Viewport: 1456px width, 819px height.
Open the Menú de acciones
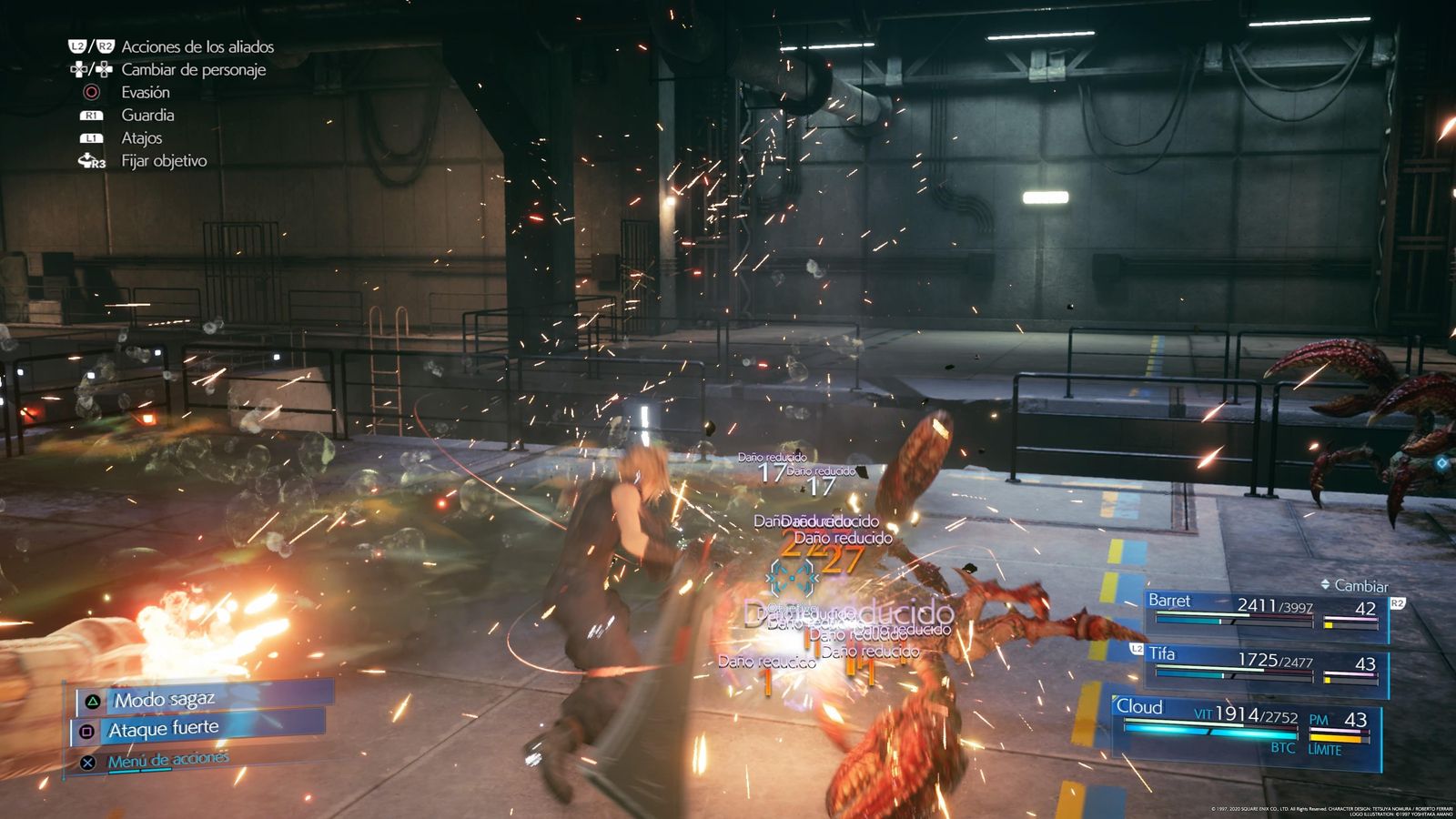(167, 760)
